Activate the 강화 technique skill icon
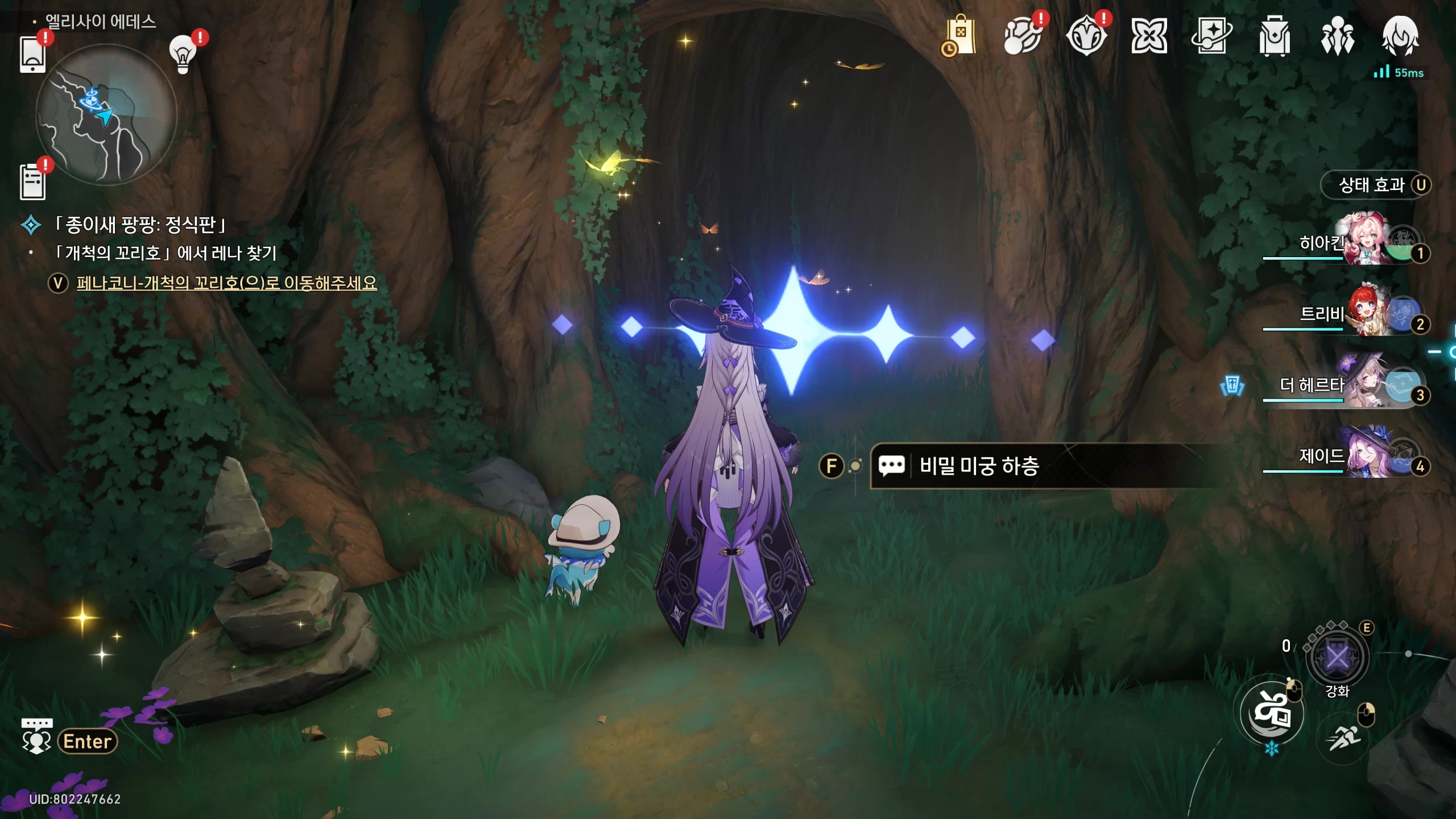Viewport: 1456px width, 819px height. click(x=1337, y=658)
